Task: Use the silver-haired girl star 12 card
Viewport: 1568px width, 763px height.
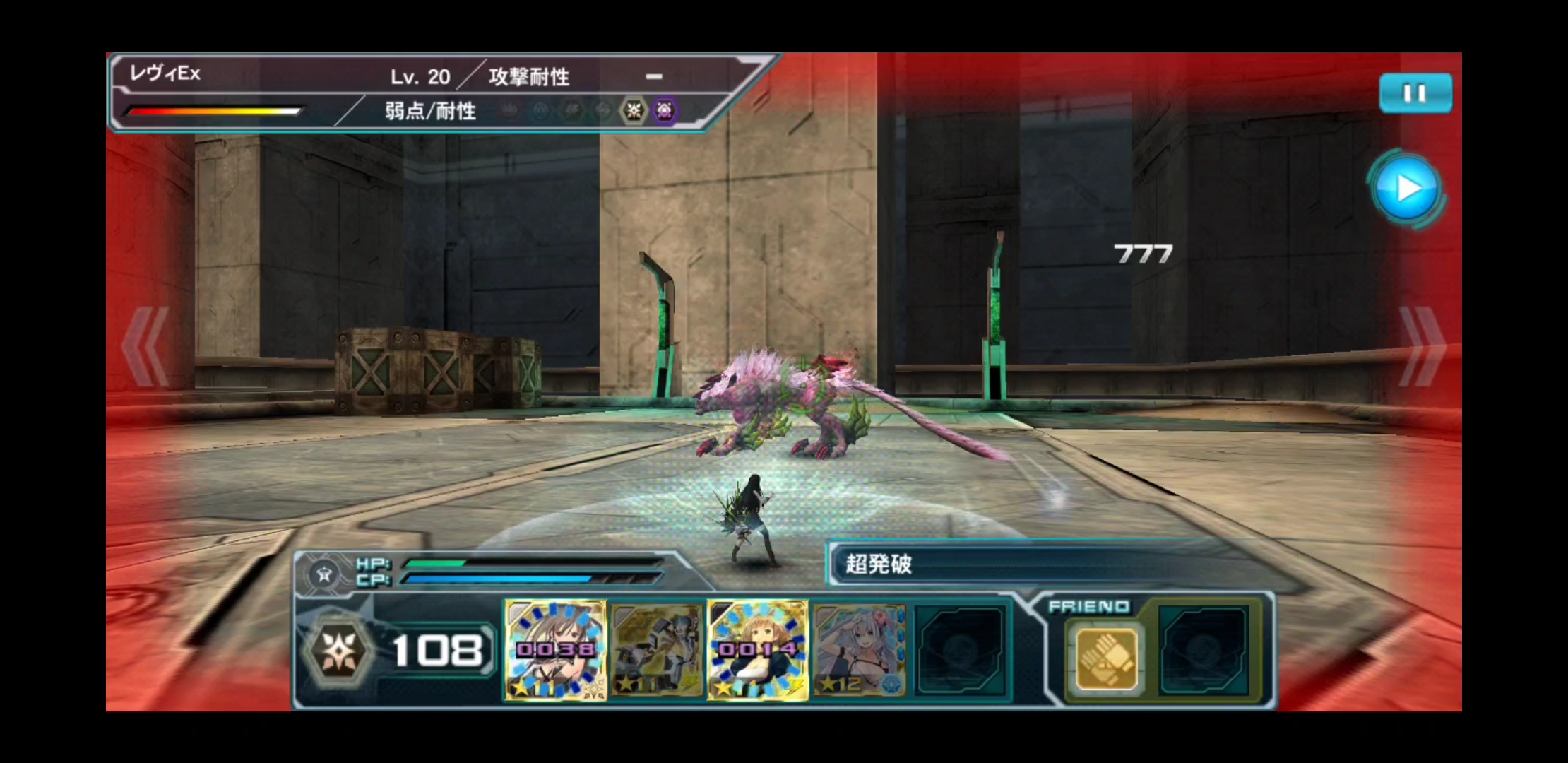Action: coord(859,650)
